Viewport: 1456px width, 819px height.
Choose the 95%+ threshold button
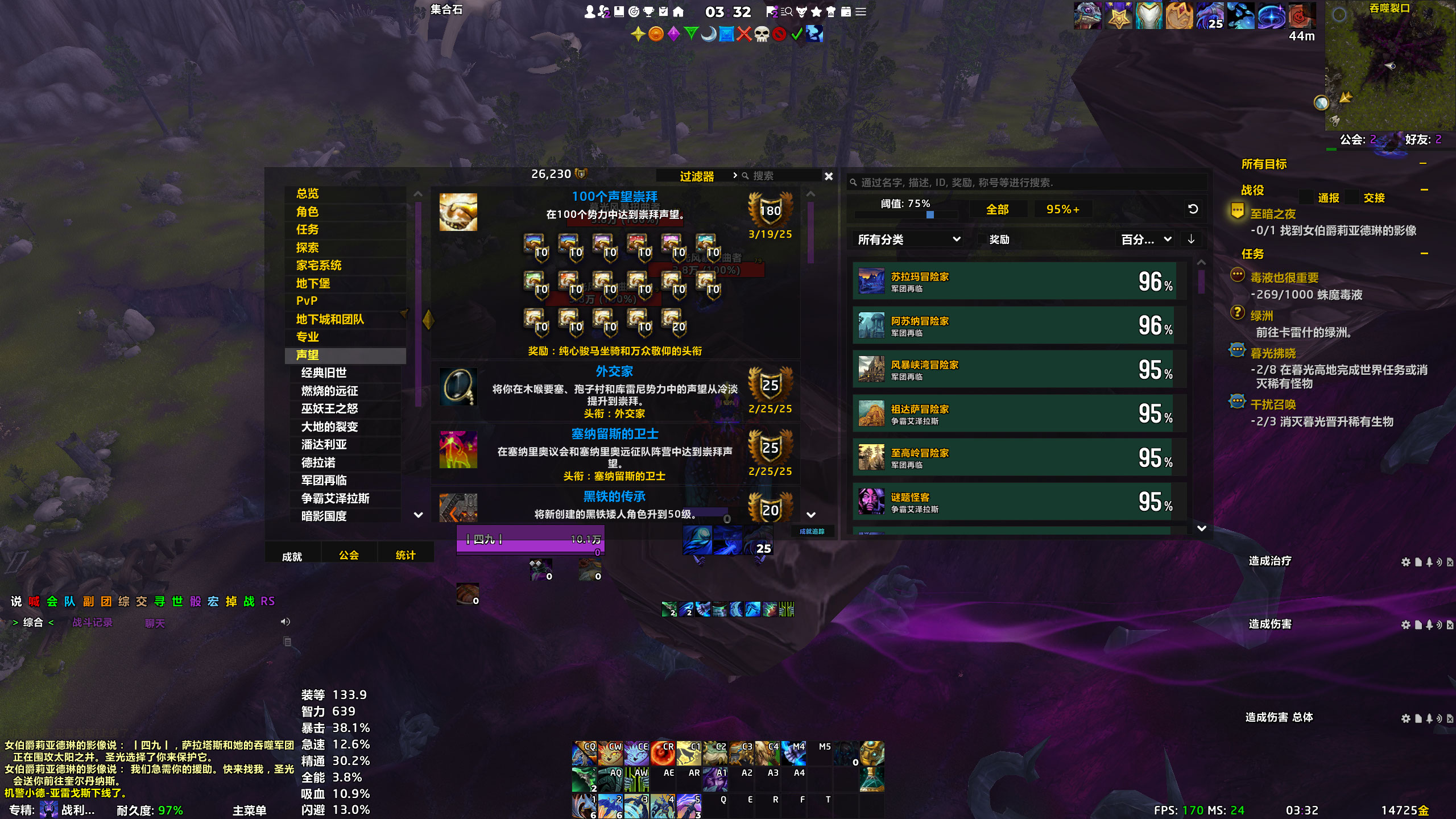[x=1062, y=209]
